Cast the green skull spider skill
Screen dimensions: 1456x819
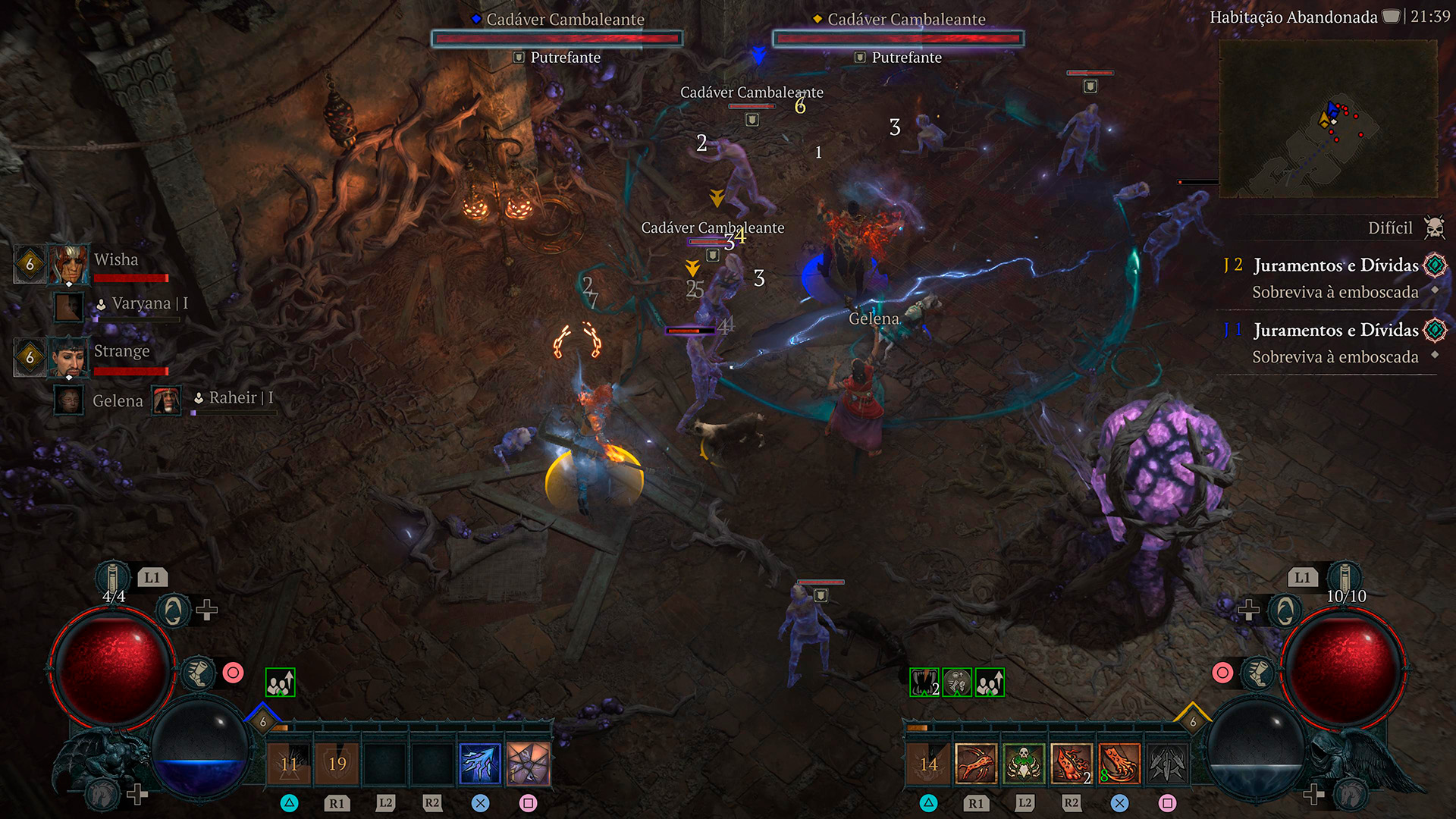click(x=1023, y=764)
